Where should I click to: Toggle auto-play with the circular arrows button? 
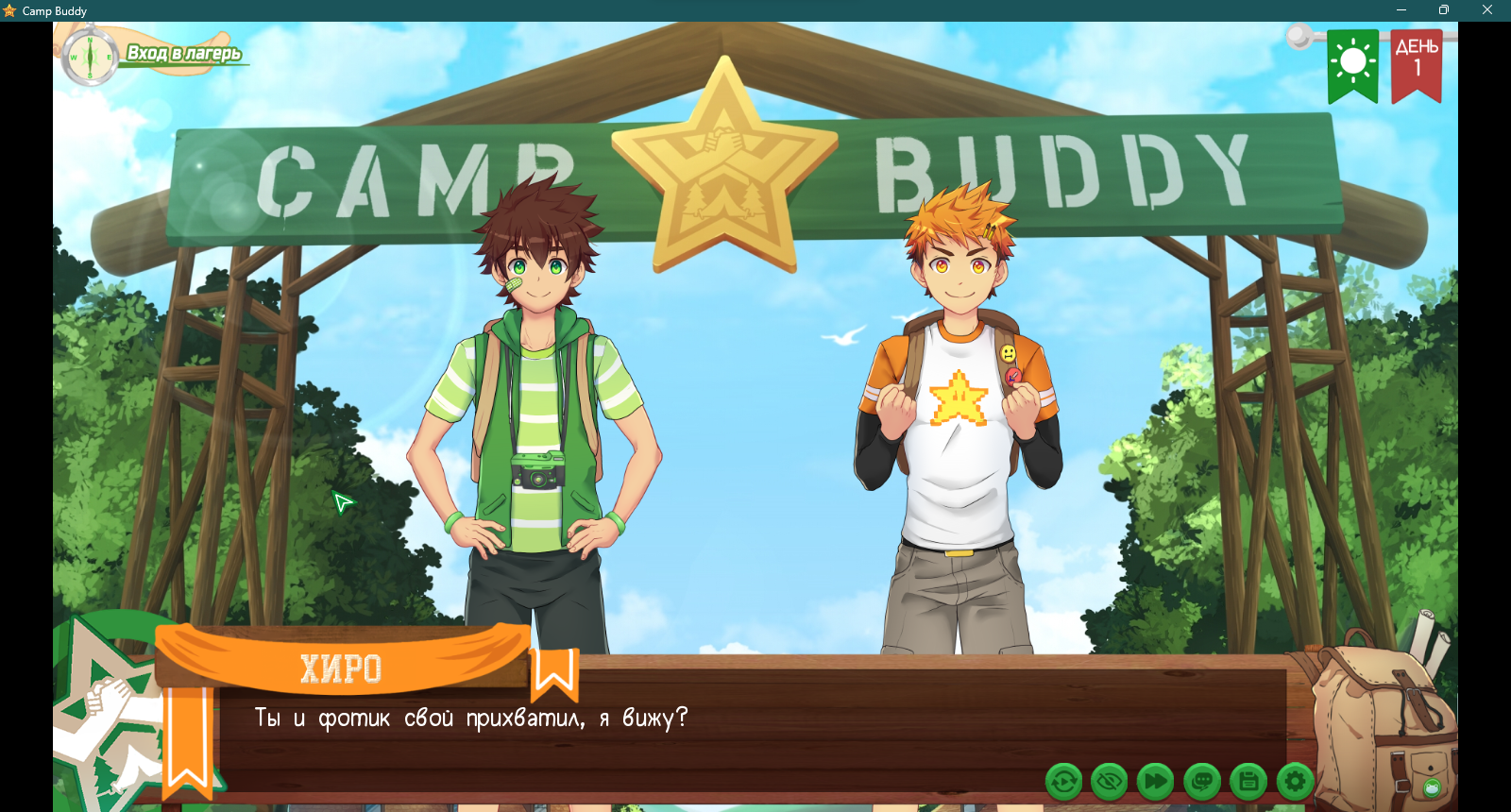pos(1063,782)
